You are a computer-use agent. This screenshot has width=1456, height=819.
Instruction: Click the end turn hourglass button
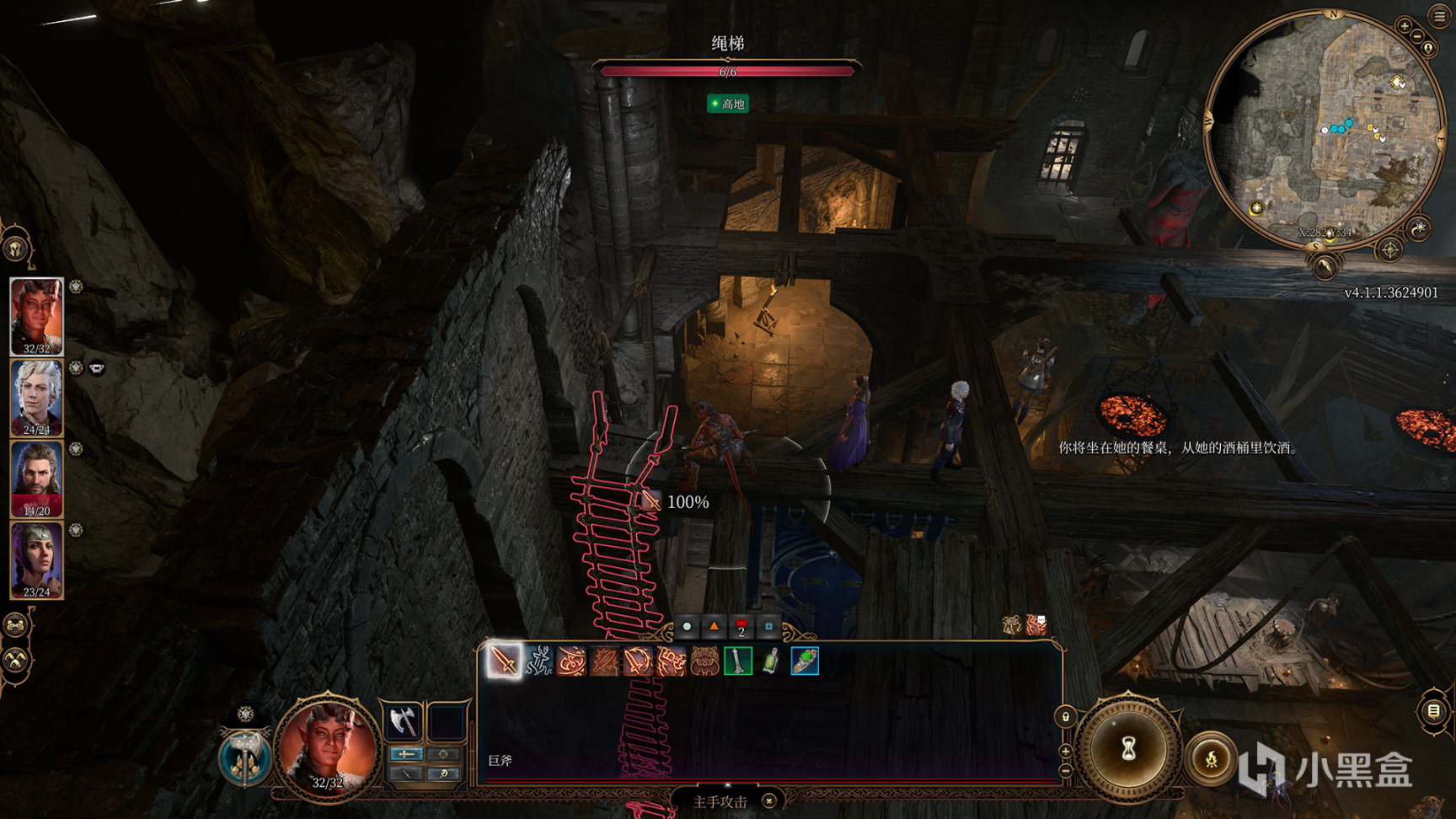[x=1128, y=747]
